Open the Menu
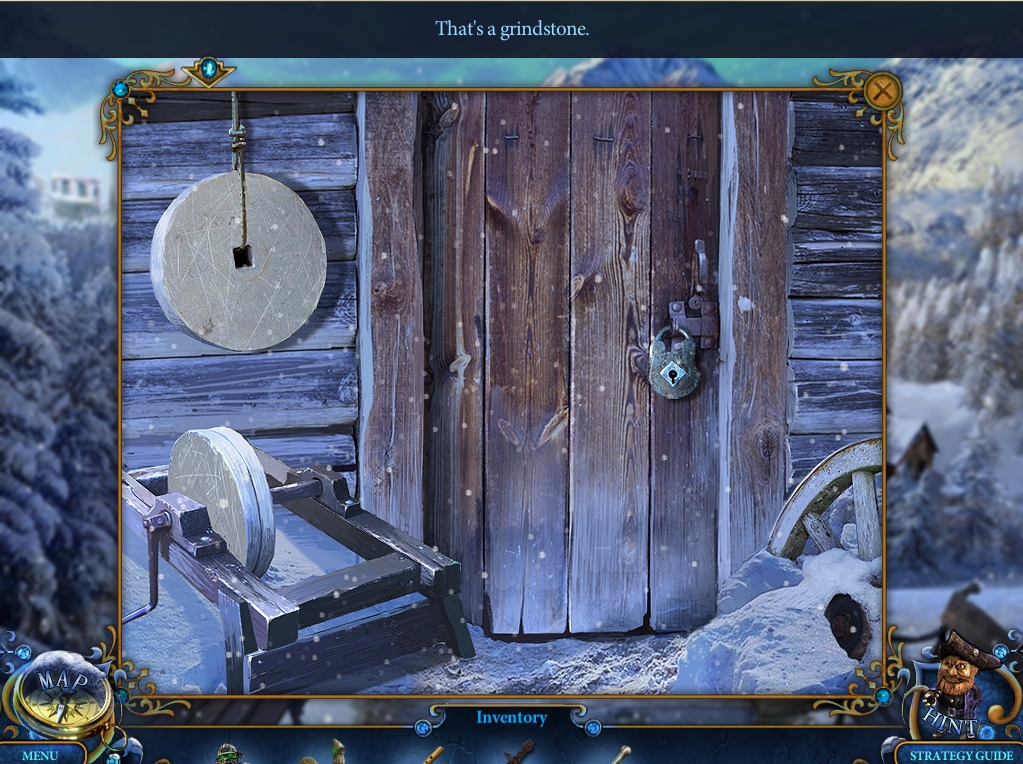Image resolution: width=1023 pixels, height=764 pixels. [x=40, y=755]
